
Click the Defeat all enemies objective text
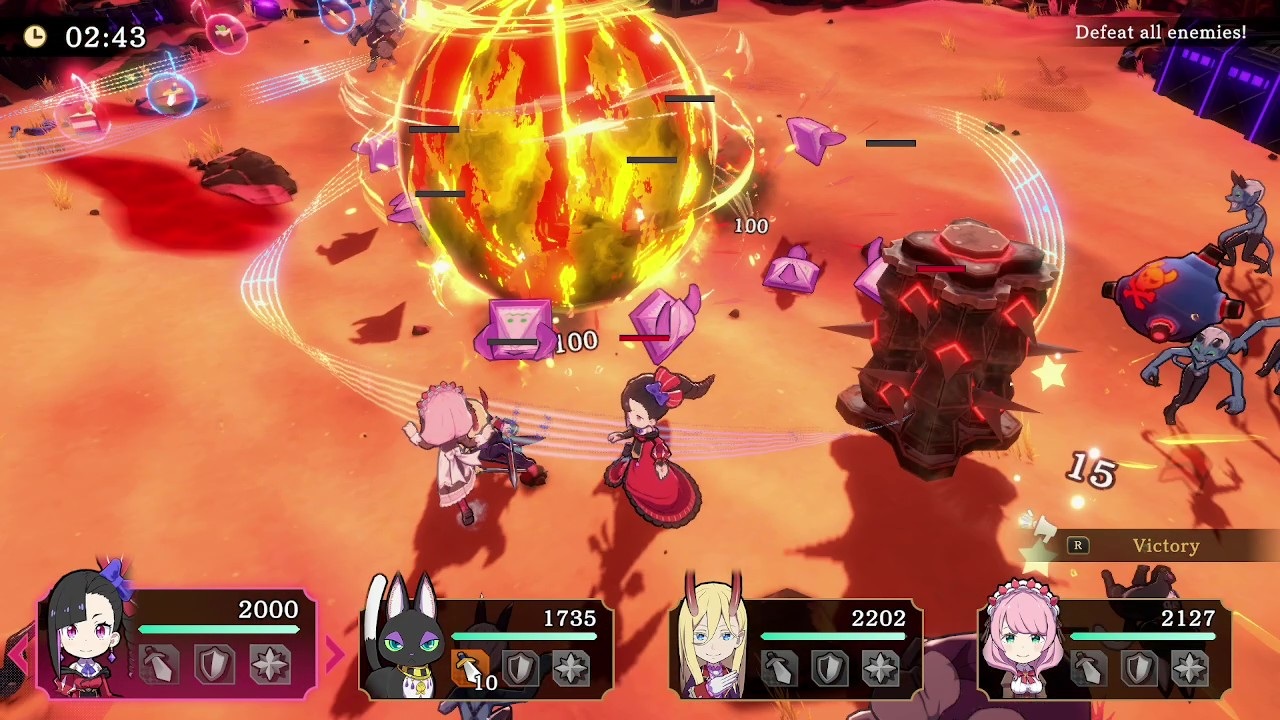[x=1160, y=32]
